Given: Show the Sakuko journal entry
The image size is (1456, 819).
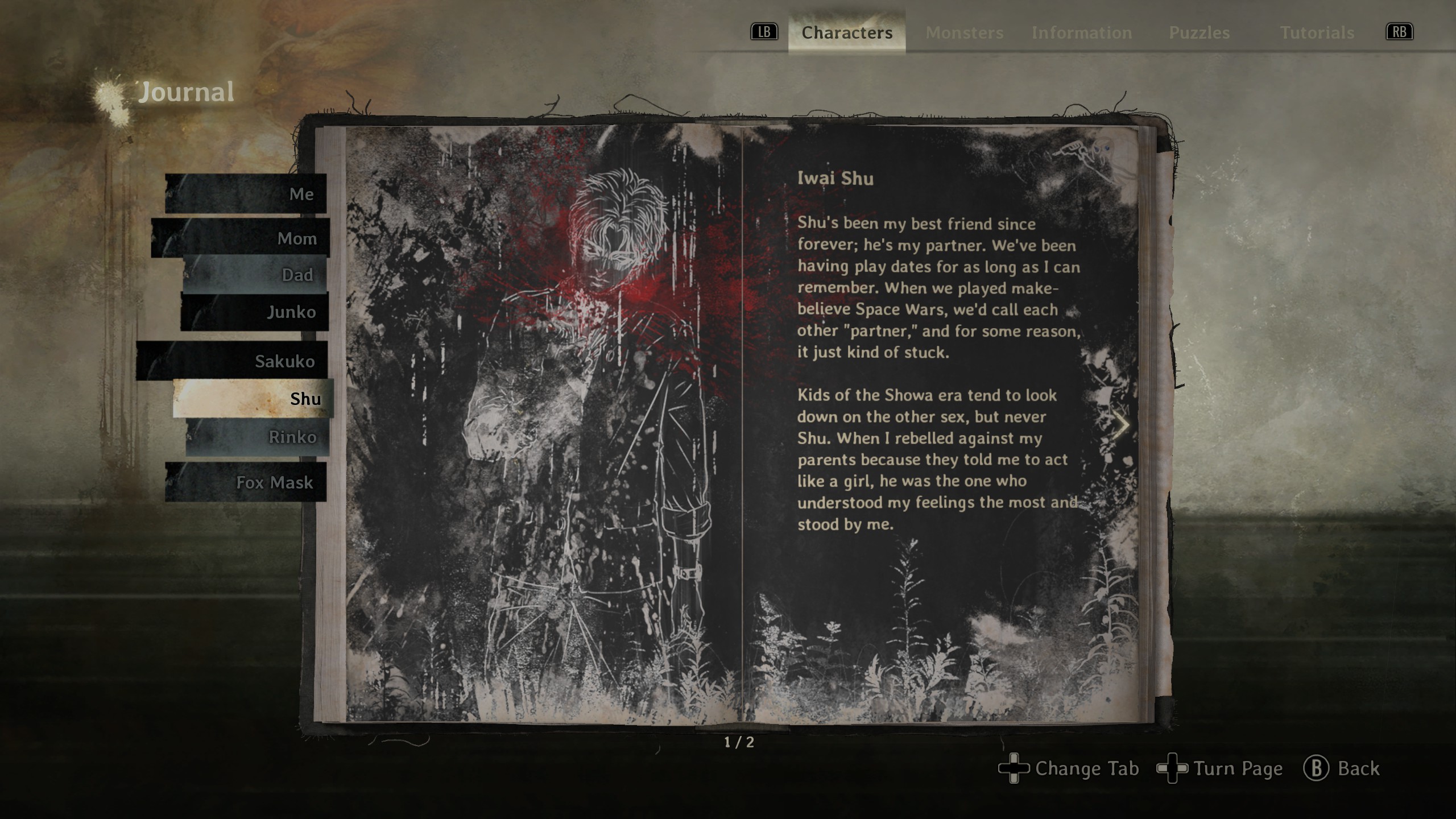Looking at the screenshot, I should tap(232, 361).
